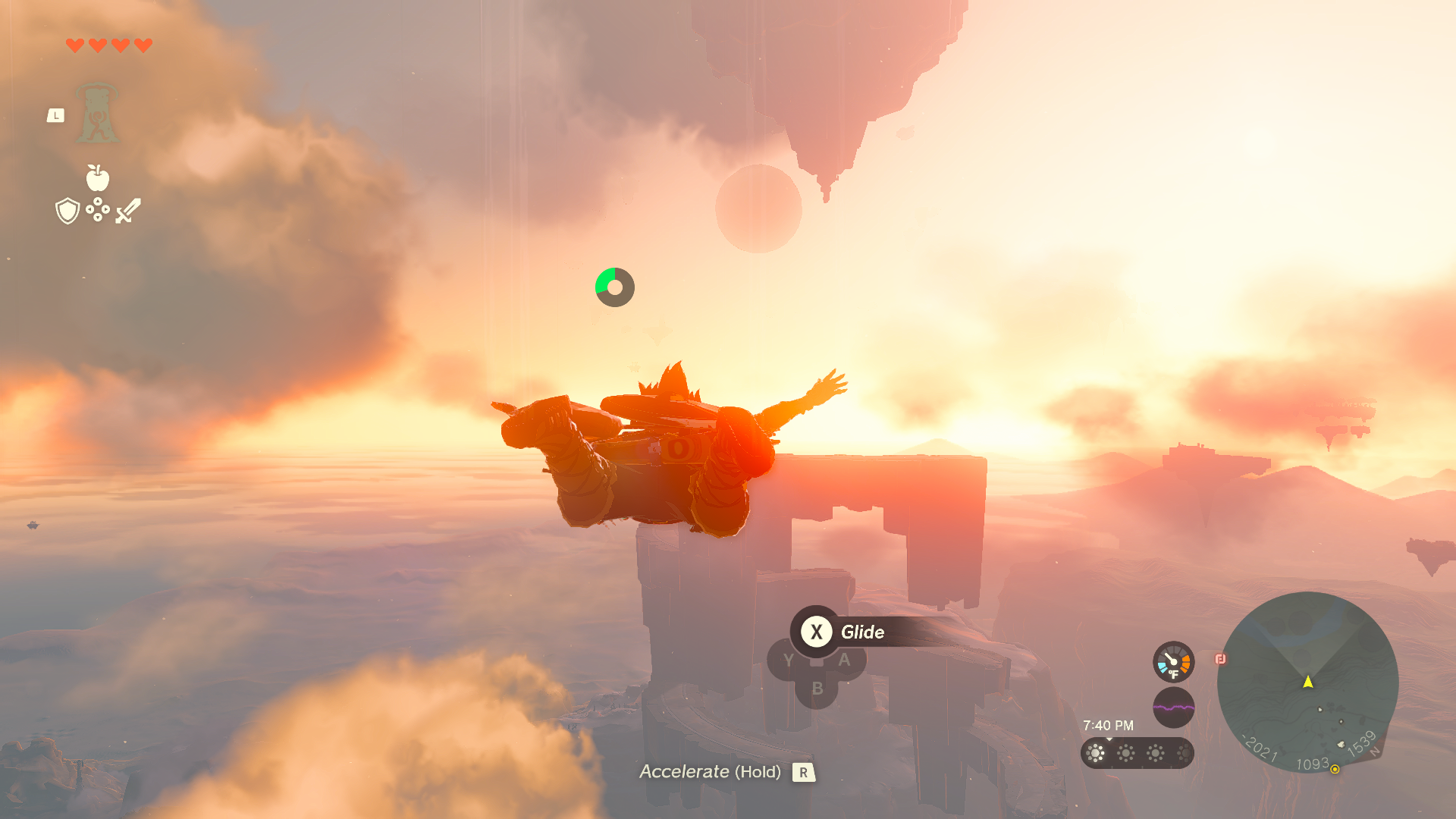Click the four-dot d-pad indicator icon

(x=98, y=210)
